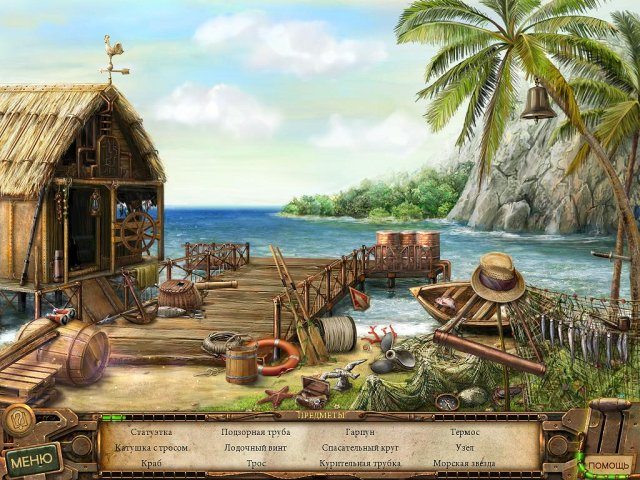640x480 pixels.
Task: Click the ПОМОЩЬ hint button
Action: tap(608, 465)
